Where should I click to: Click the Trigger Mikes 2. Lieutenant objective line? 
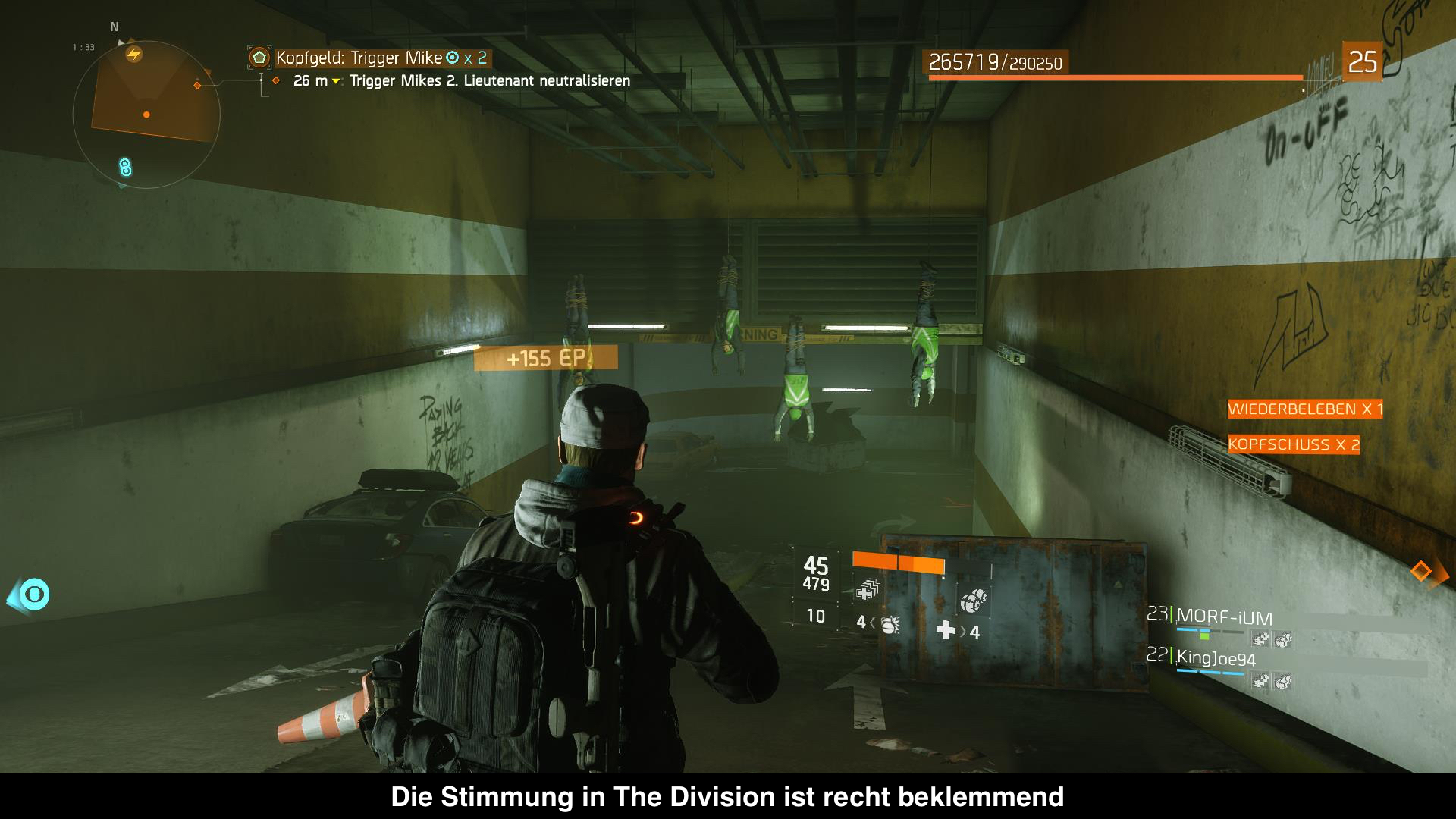[x=489, y=81]
